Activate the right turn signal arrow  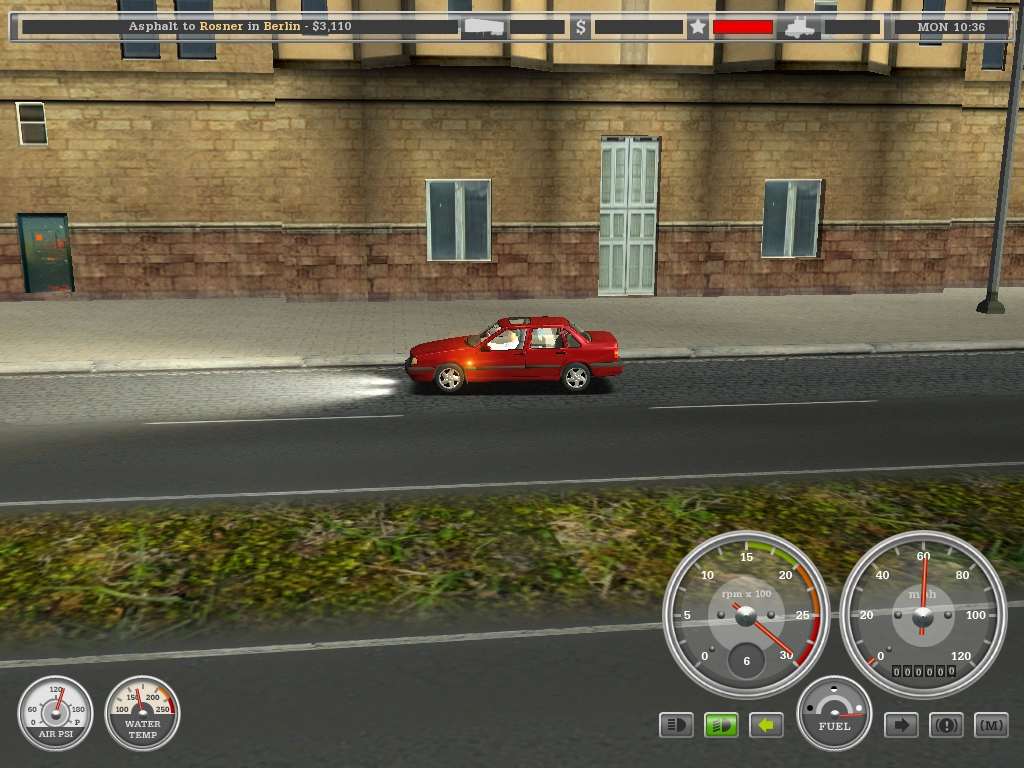pyautogui.click(x=901, y=724)
